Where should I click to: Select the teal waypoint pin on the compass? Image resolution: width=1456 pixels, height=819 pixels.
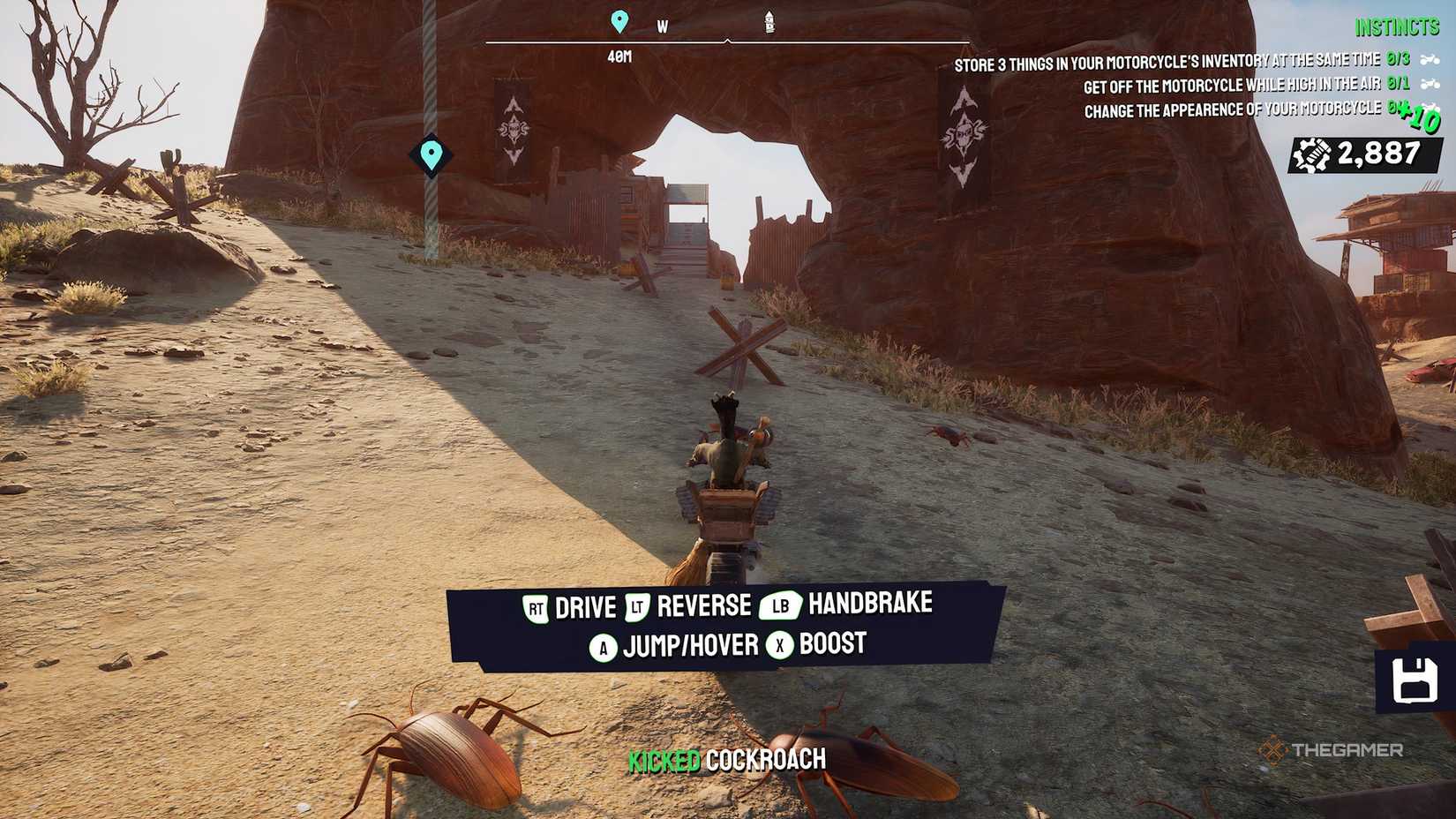click(620, 19)
